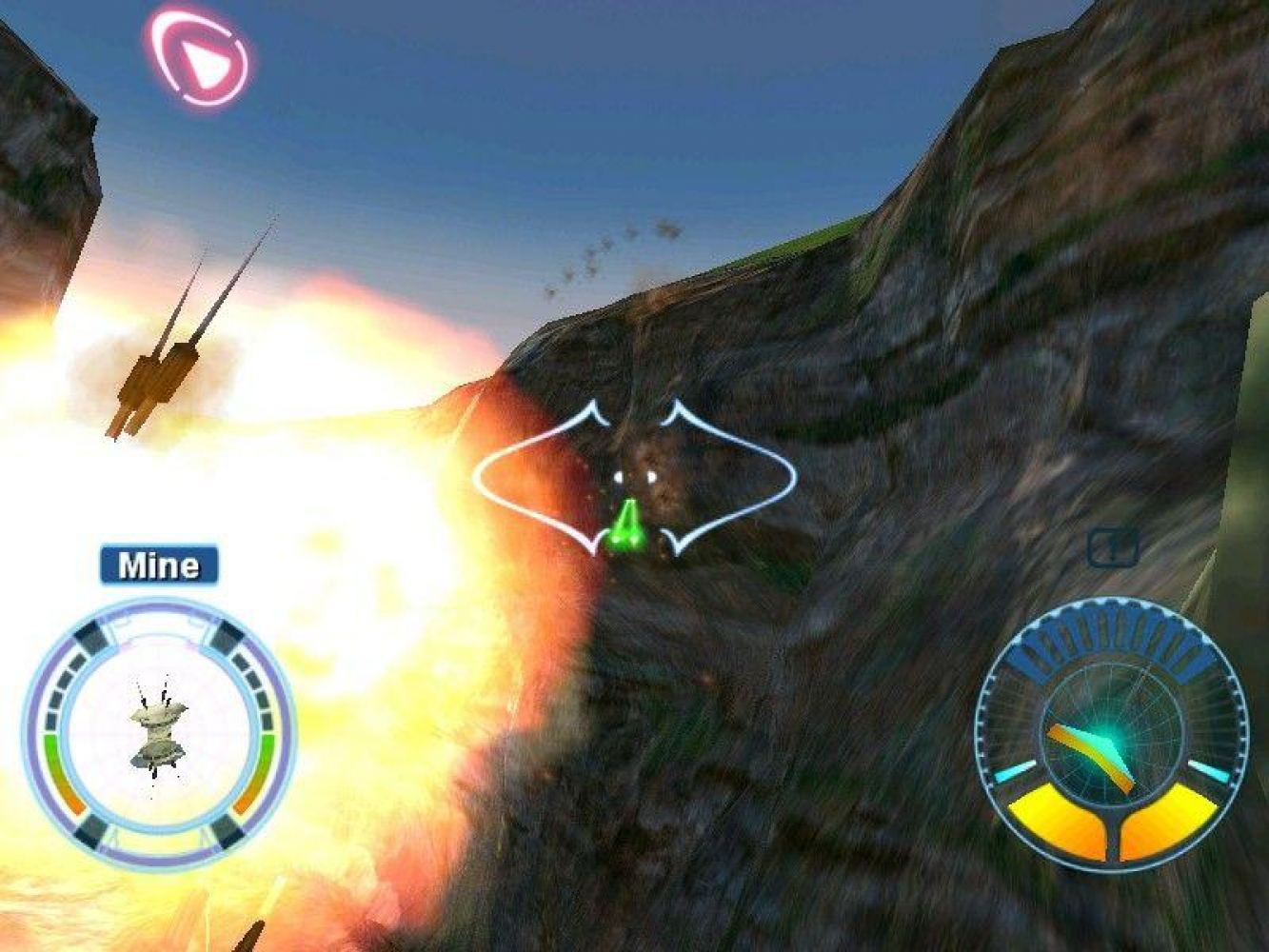Click the small square icon above the radar
This screenshot has width=1269, height=952.
coord(1112,547)
